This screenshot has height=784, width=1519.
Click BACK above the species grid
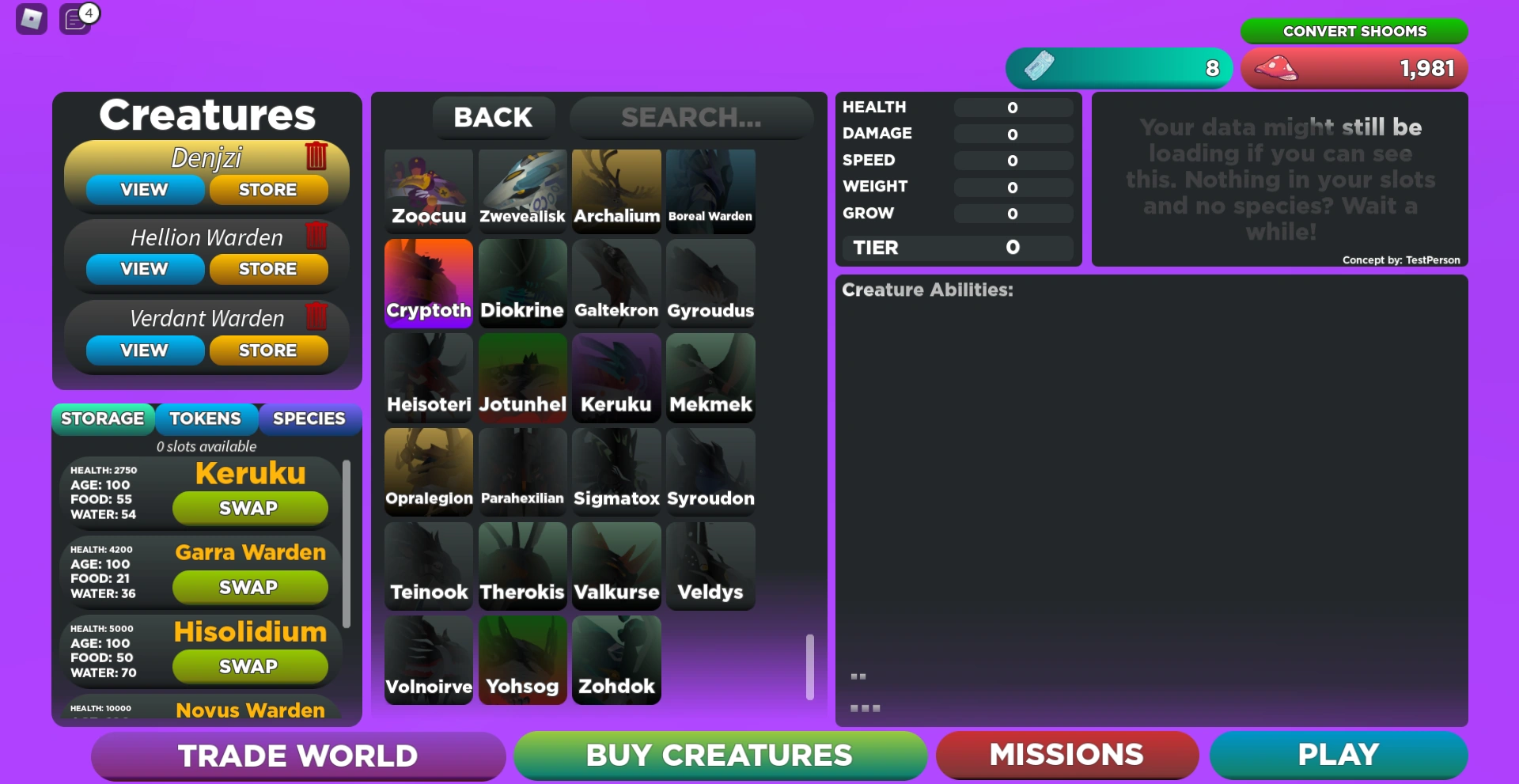pos(493,117)
